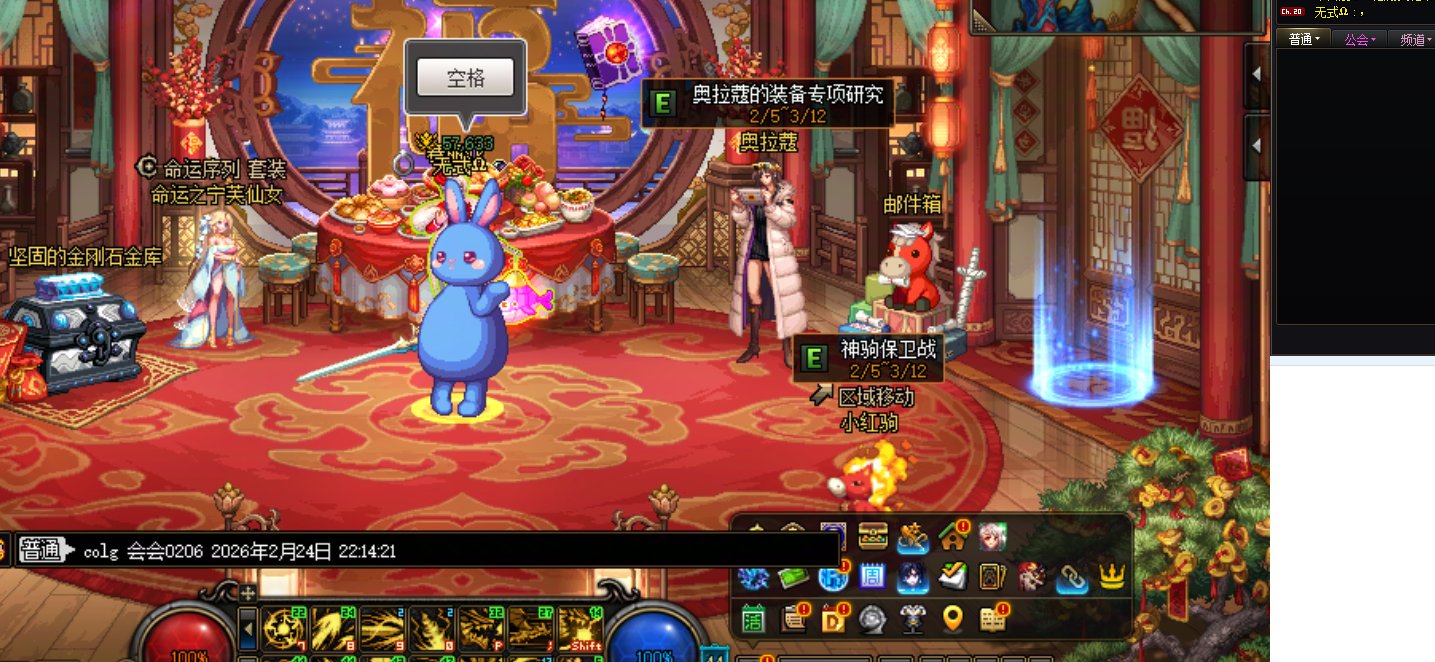Open the green 活 activity calendar icon
The image size is (1435, 662).
[x=754, y=619]
